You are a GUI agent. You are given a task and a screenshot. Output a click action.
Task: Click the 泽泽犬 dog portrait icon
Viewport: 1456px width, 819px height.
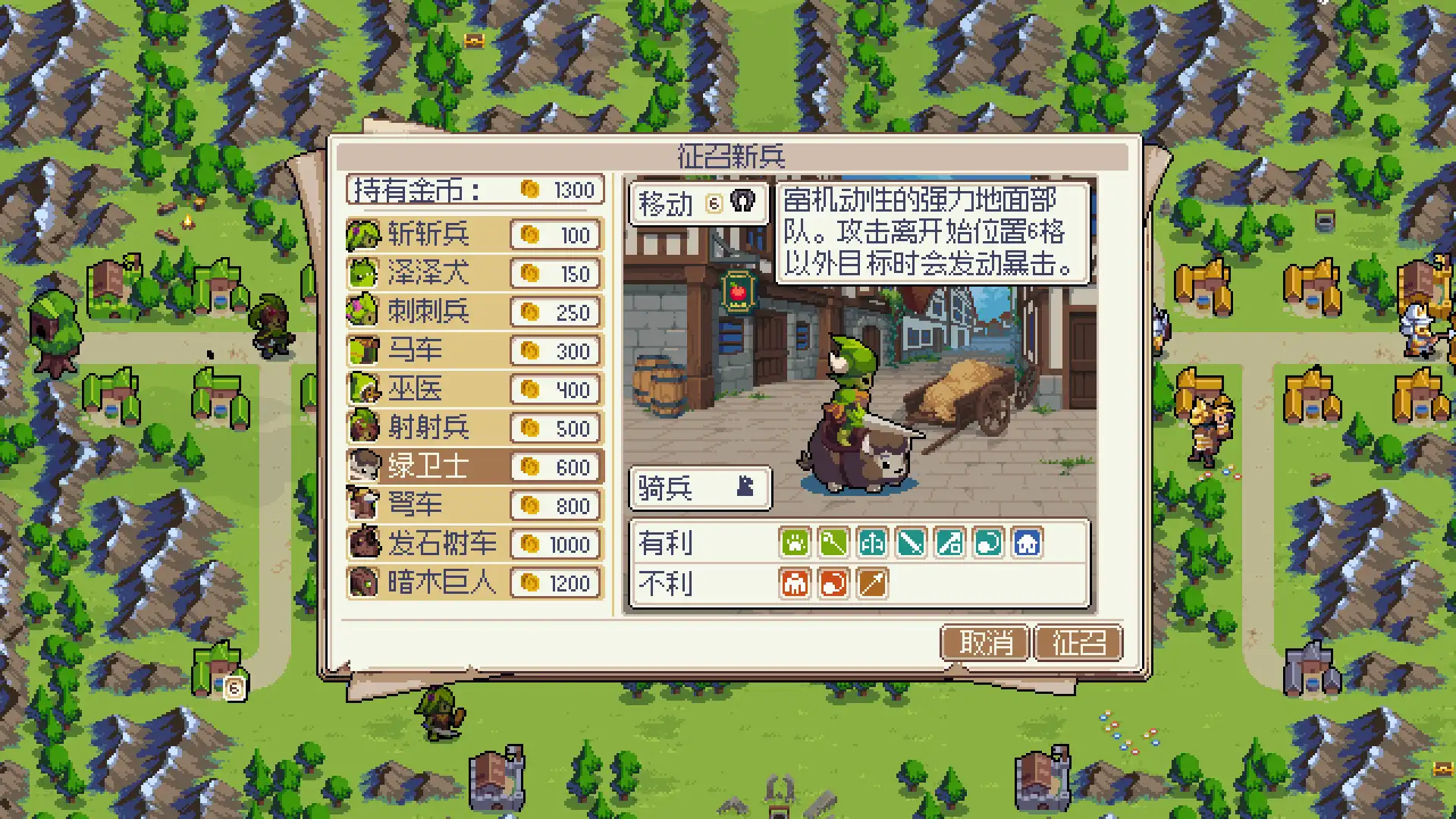tap(364, 274)
